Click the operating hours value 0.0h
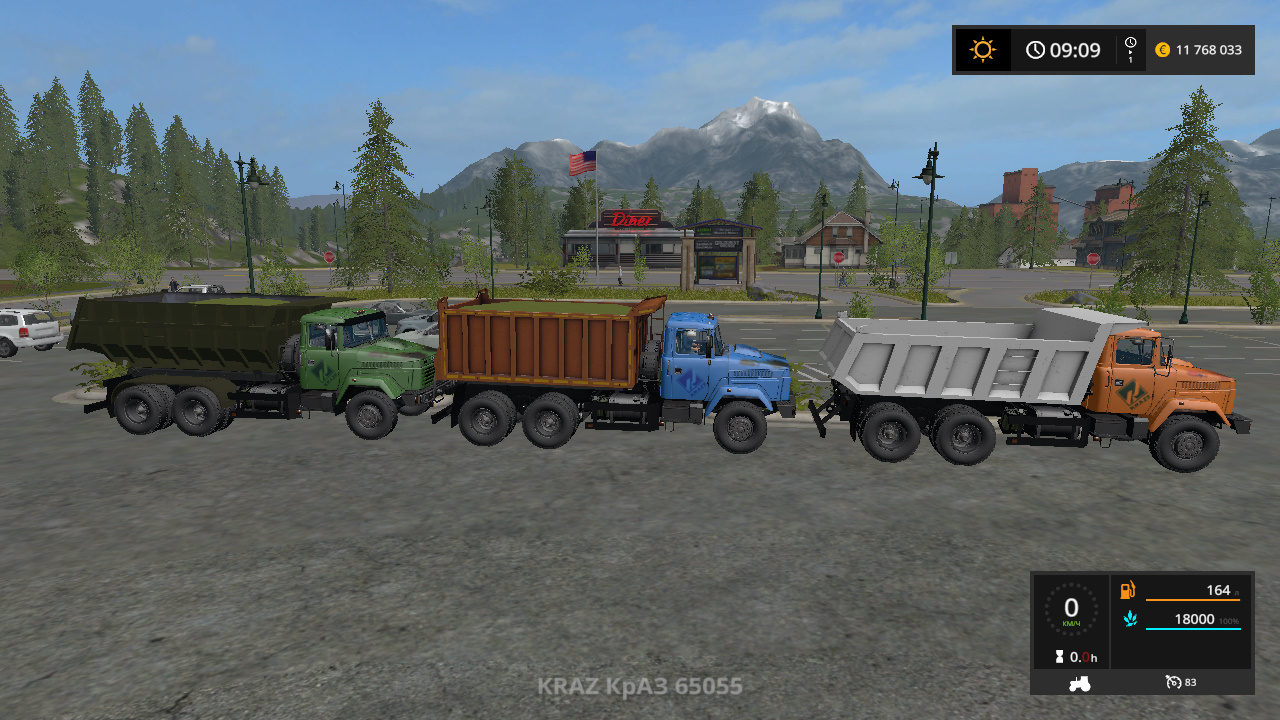Viewport: 1280px width, 720px height. tap(1081, 657)
